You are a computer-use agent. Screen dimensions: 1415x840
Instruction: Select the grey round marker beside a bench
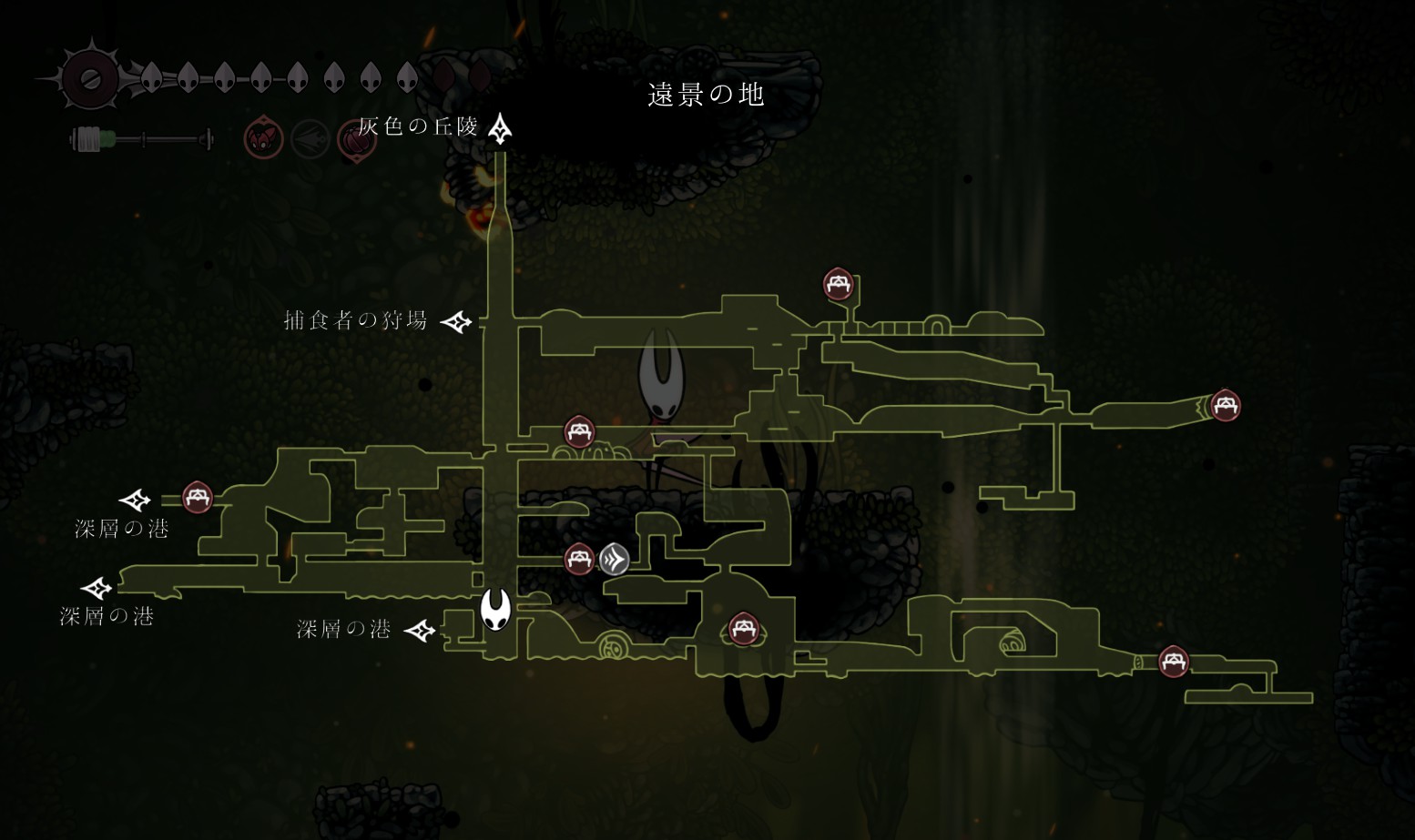pos(615,559)
